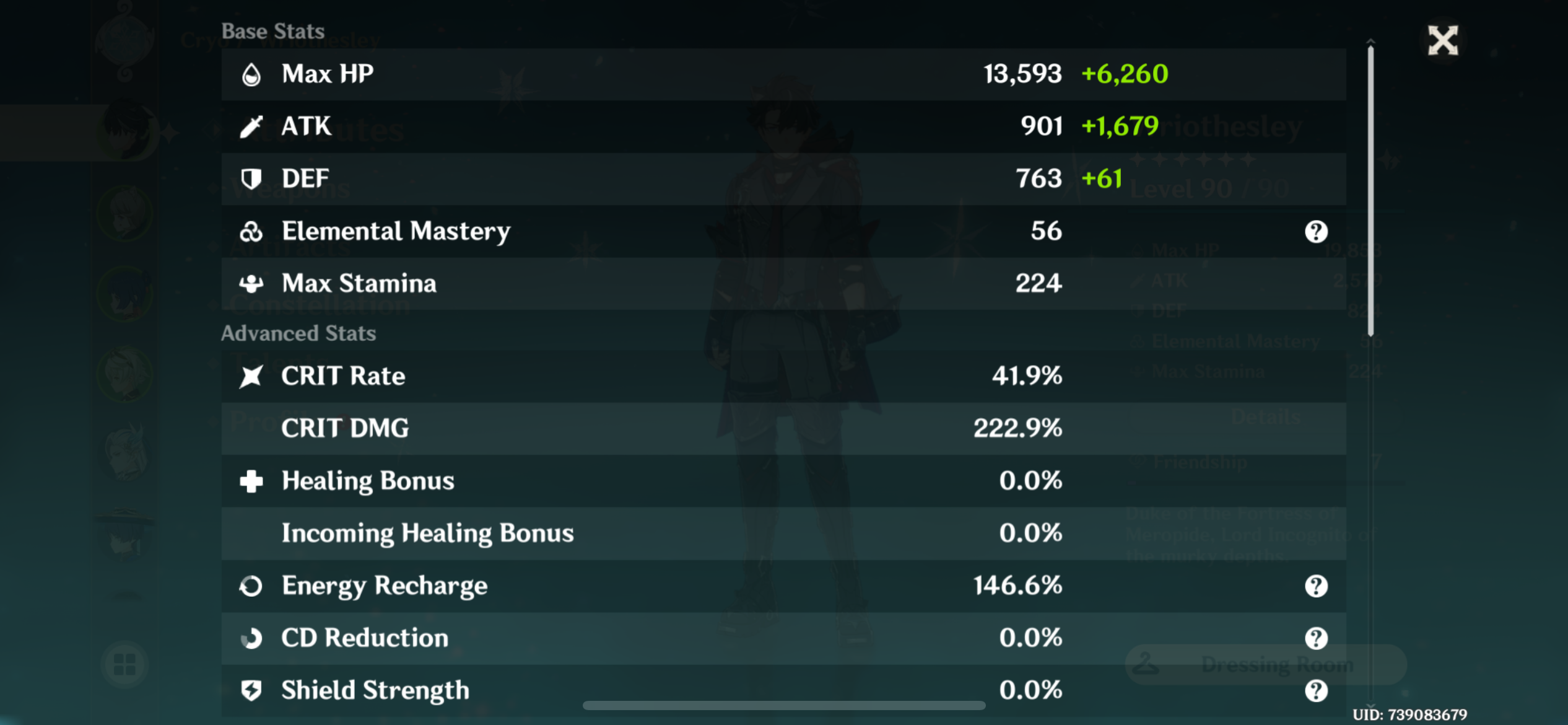1568x725 pixels.
Task: Click the Max Stamina icon
Action: click(x=252, y=283)
